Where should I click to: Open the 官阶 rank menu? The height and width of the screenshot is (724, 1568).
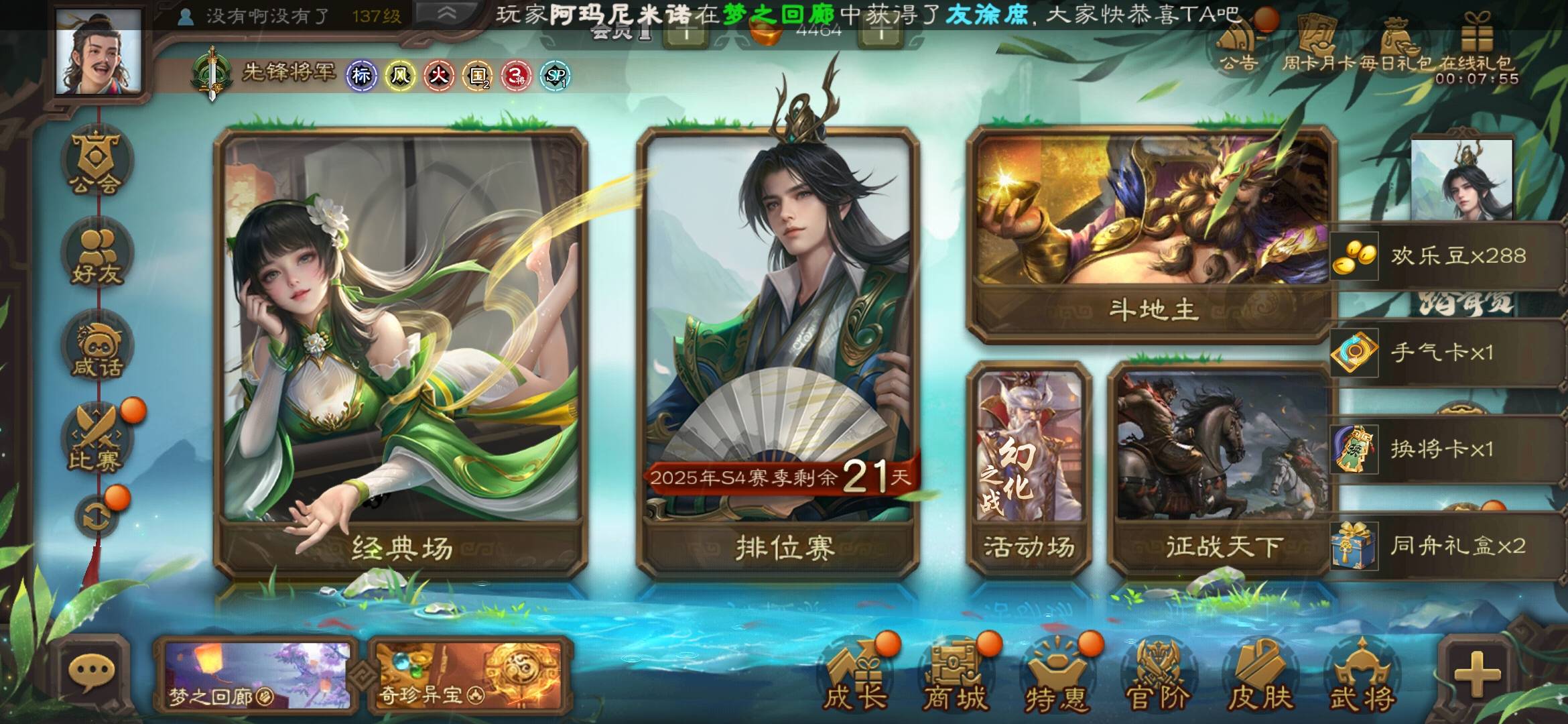pyautogui.click(x=1157, y=677)
